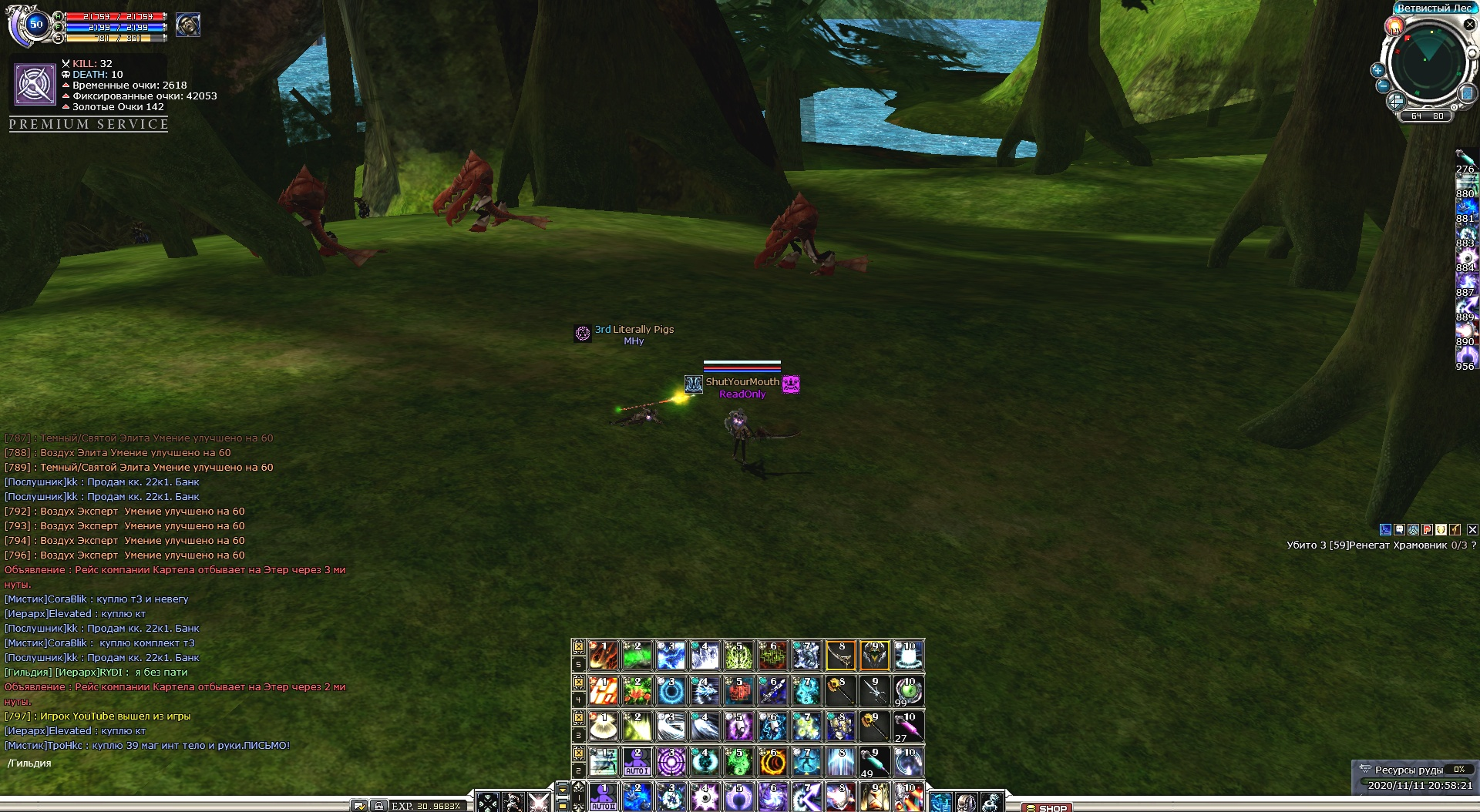Click the PREMIUM SERVICE banner
The image size is (1480, 812).
89,124
